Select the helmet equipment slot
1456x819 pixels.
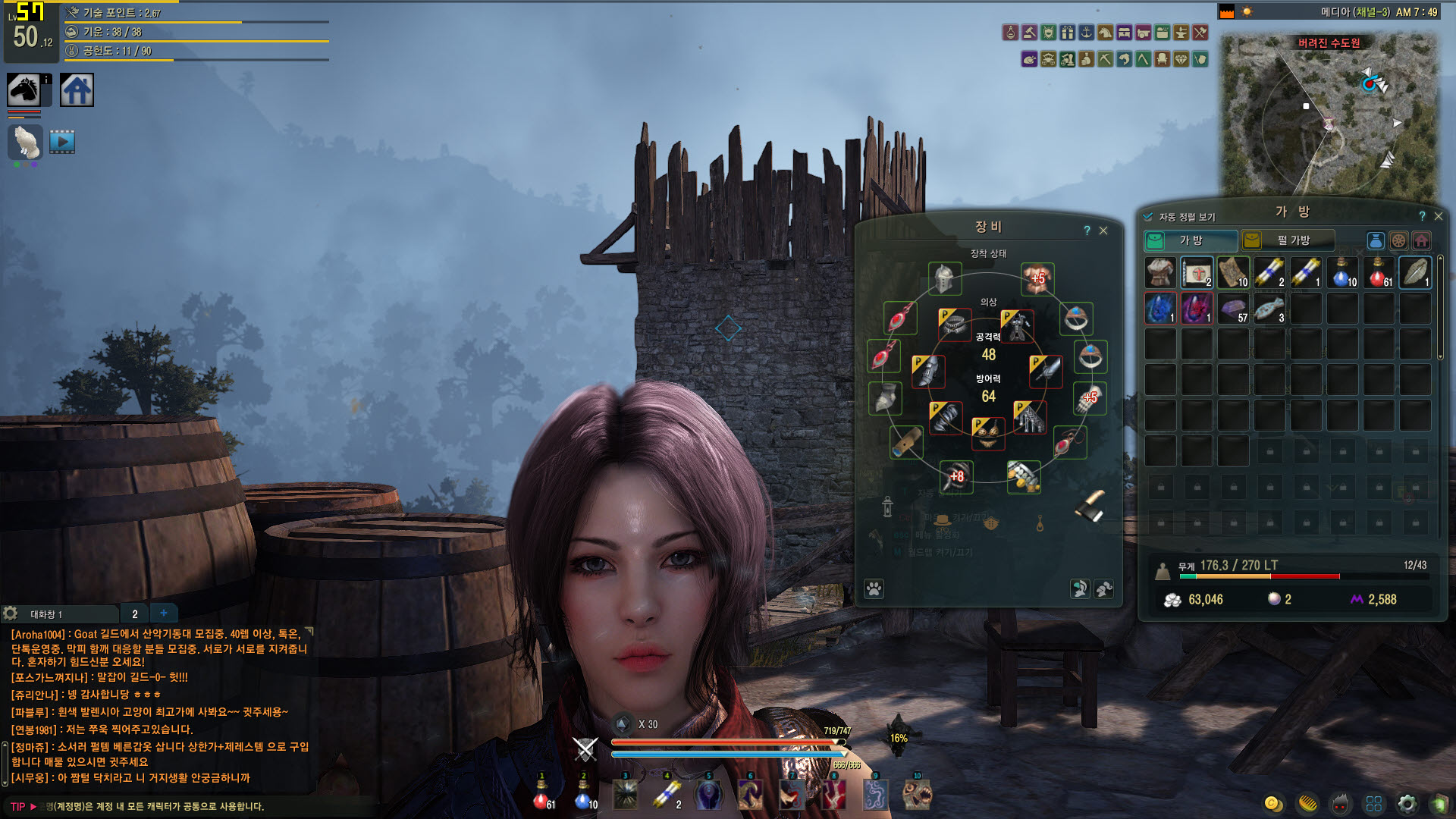[945, 279]
